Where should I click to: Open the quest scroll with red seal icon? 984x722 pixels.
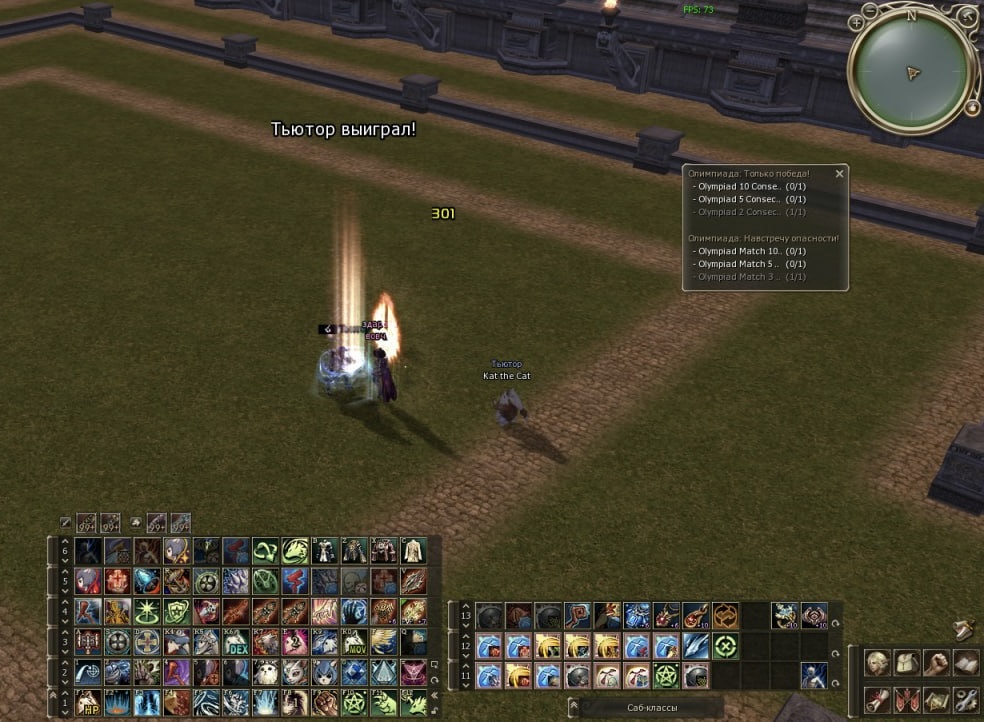click(878, 698)
